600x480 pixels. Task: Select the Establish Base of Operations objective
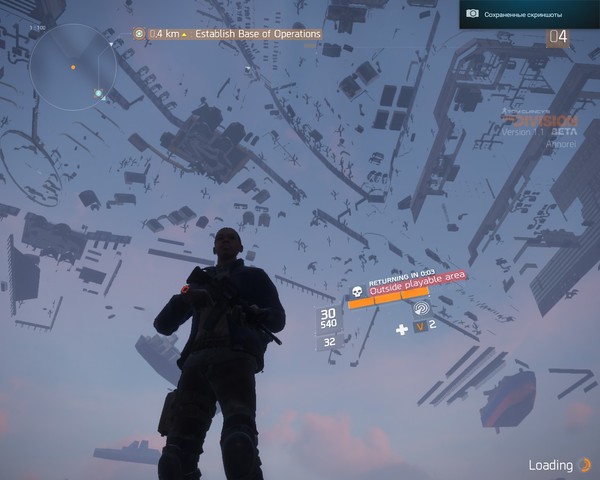257,34
